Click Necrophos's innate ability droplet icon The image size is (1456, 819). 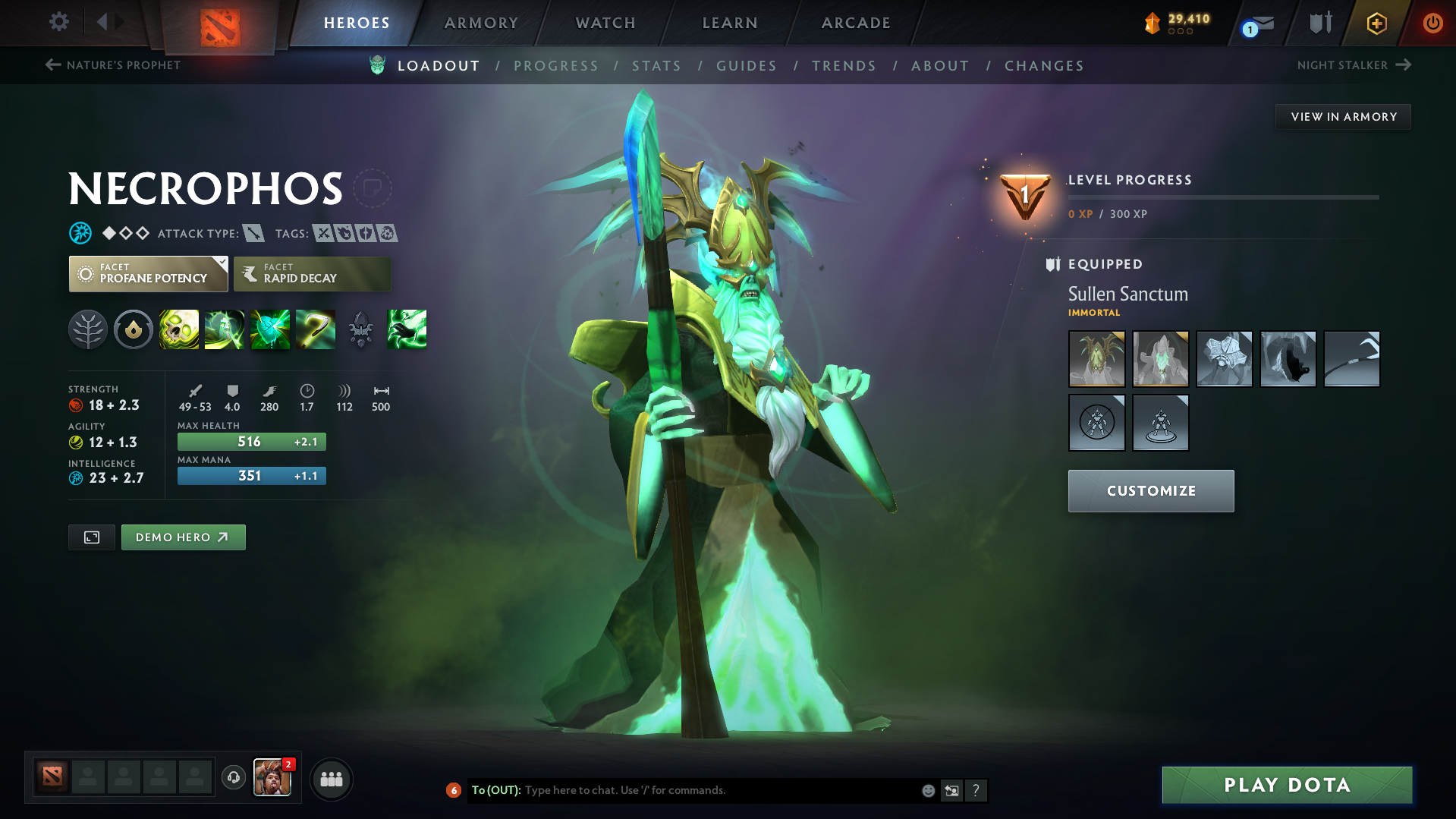click(x=134, y=329)
